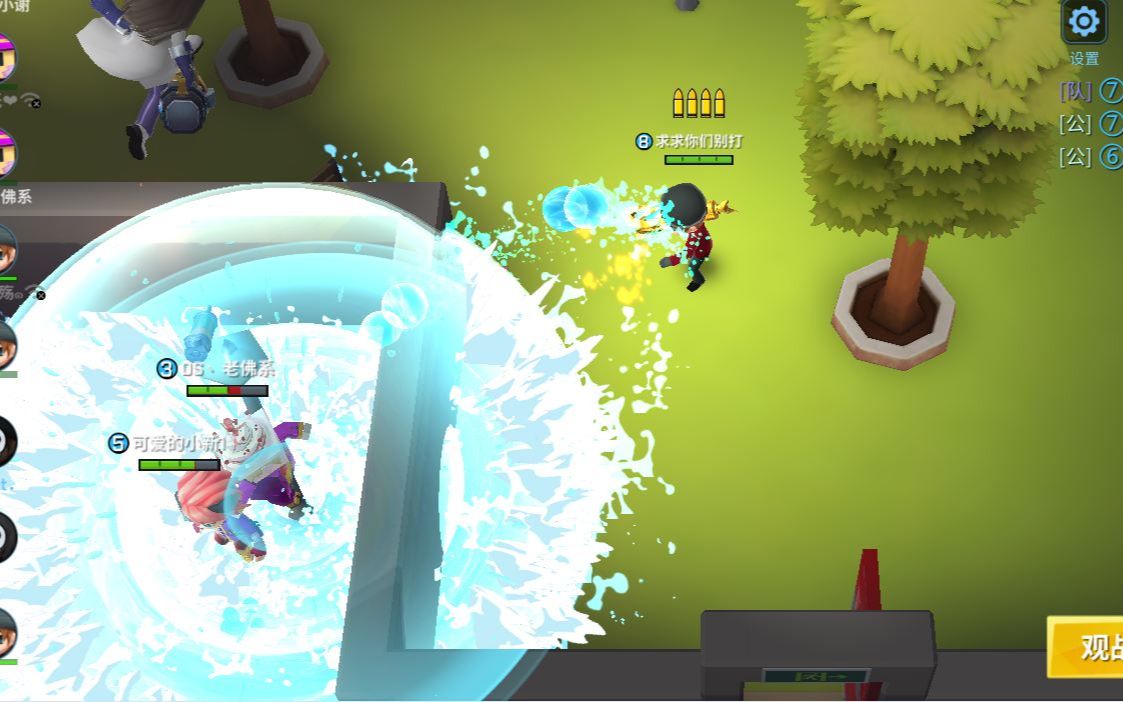Select the avatar under the 小谢 name
Screen dimensions: 1123x702
point(7,58)
